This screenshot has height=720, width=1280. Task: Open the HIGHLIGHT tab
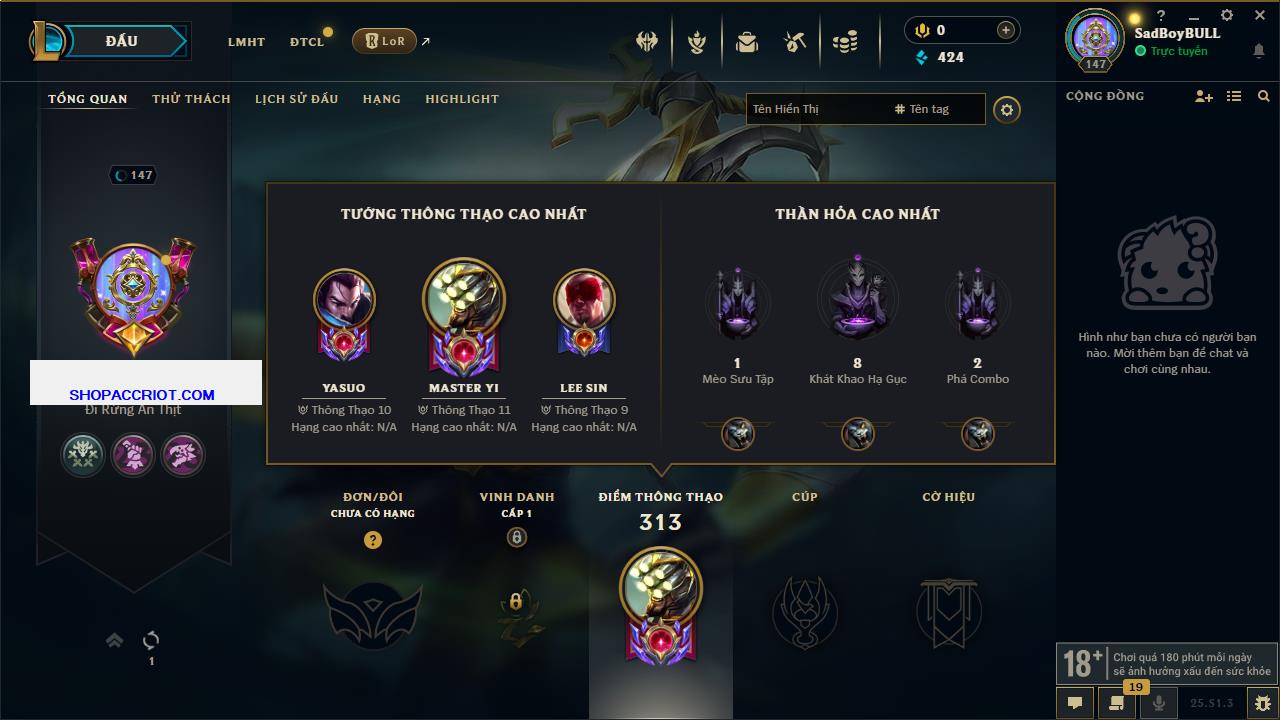pos(462,99)
